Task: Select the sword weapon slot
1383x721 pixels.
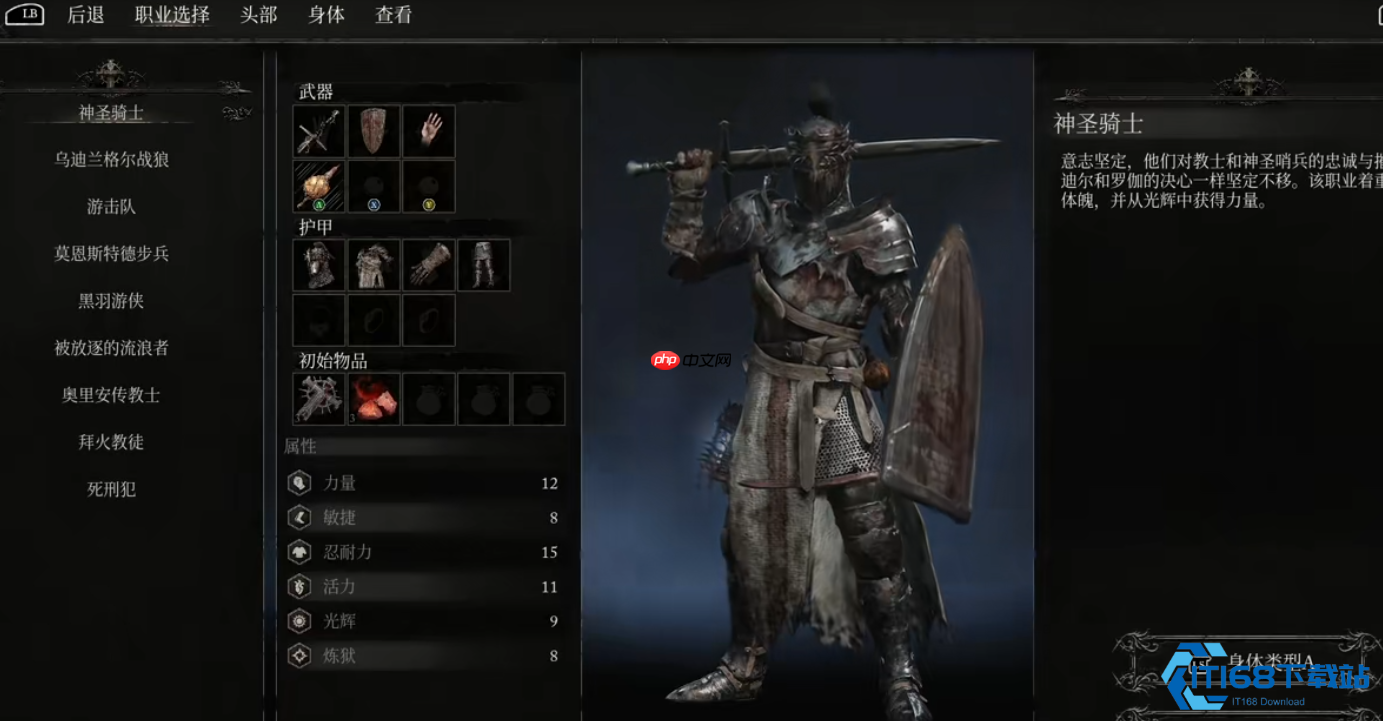Action: [319, 131]
